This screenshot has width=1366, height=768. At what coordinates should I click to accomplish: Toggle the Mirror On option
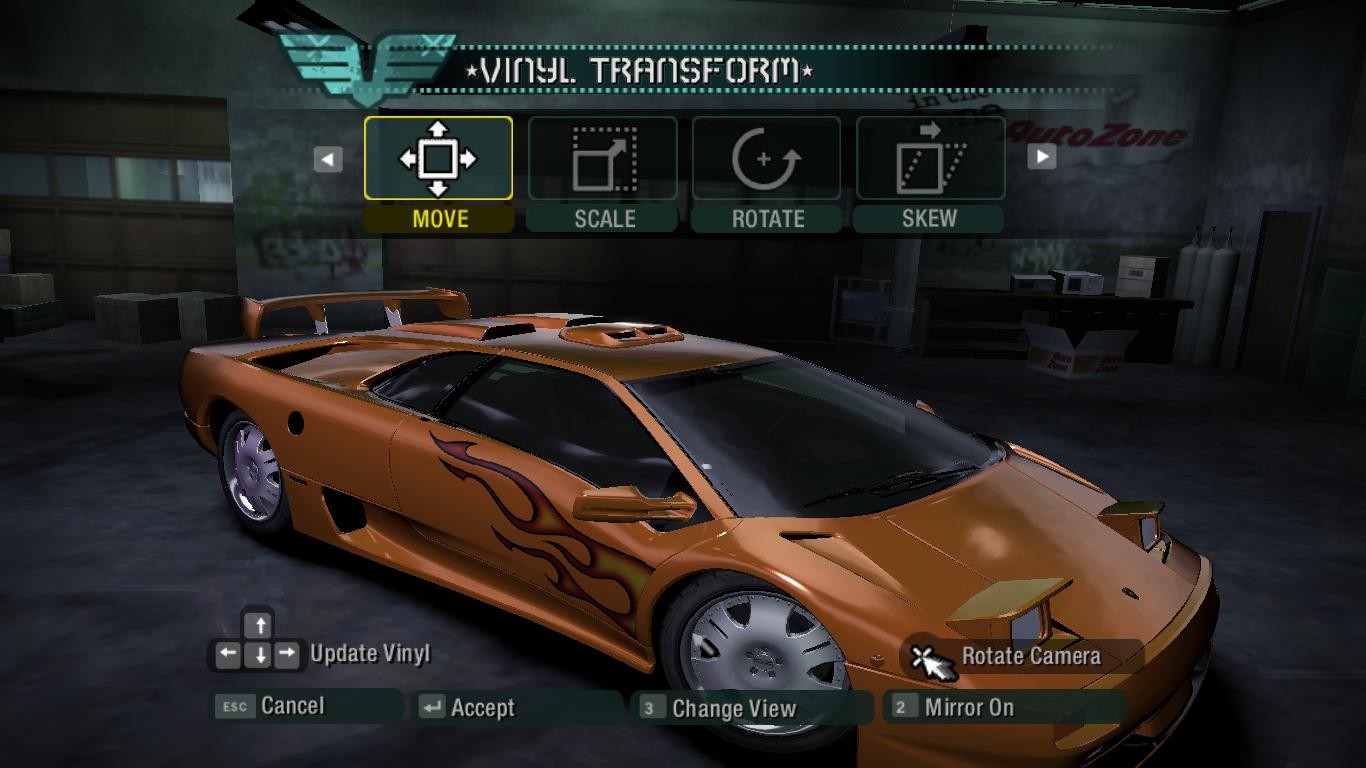click(968, 708)
